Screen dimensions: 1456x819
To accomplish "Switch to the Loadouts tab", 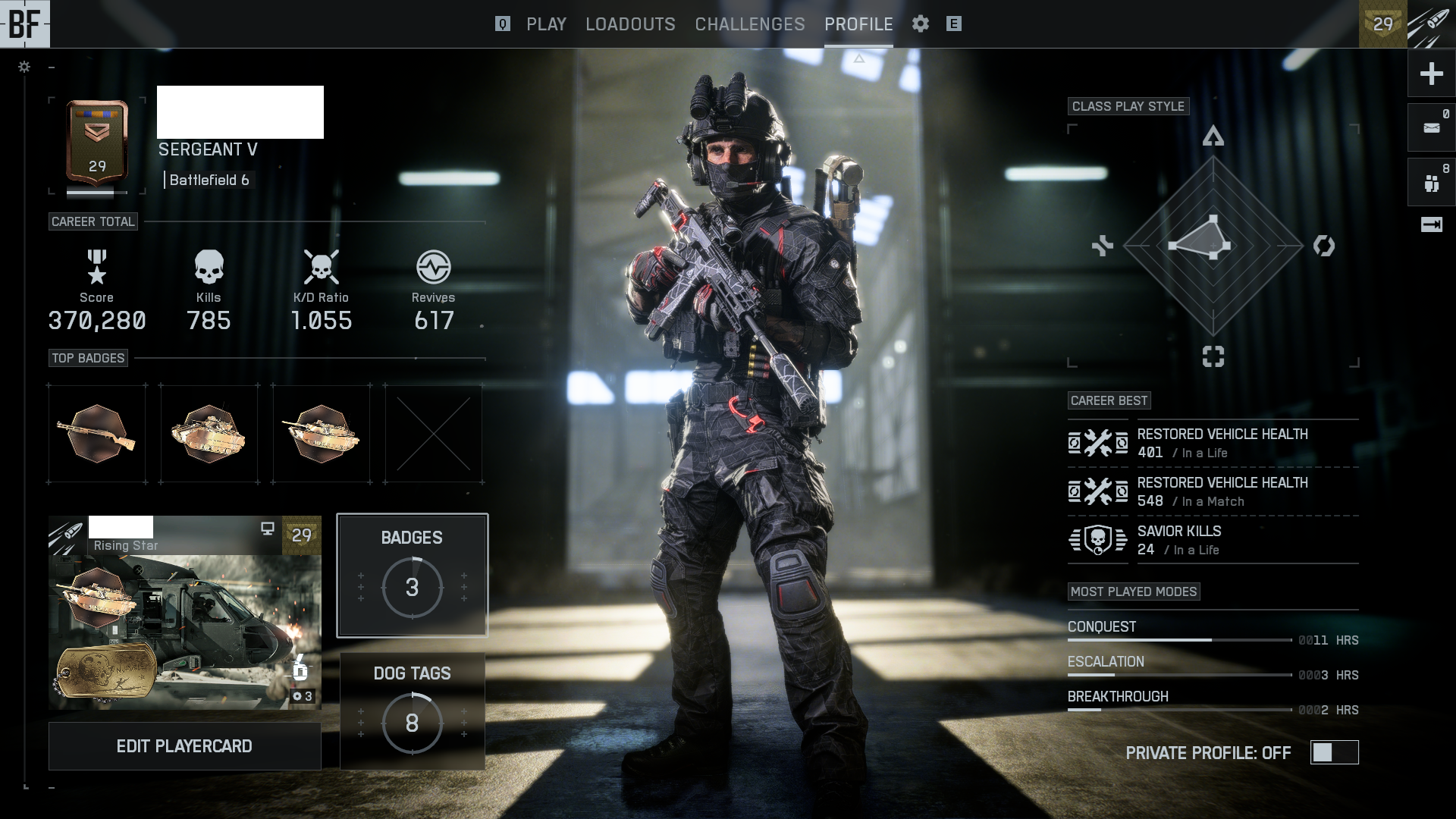I will coord(630,24).
